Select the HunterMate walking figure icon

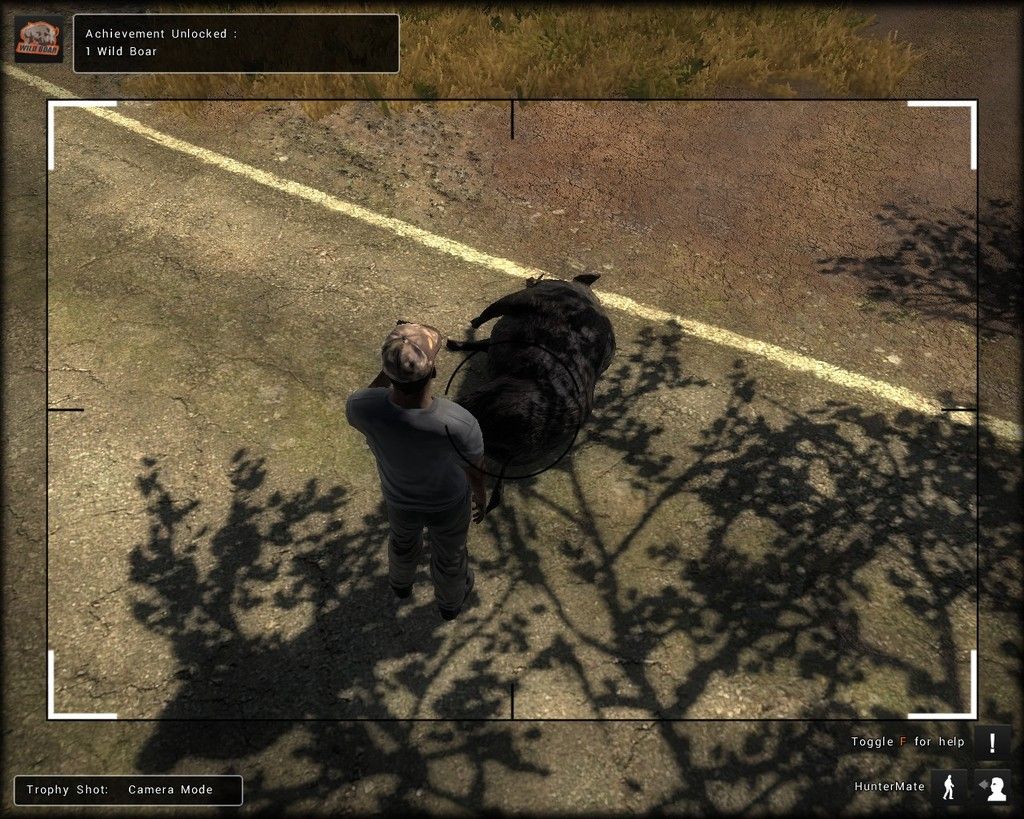(x=948, y=787)
